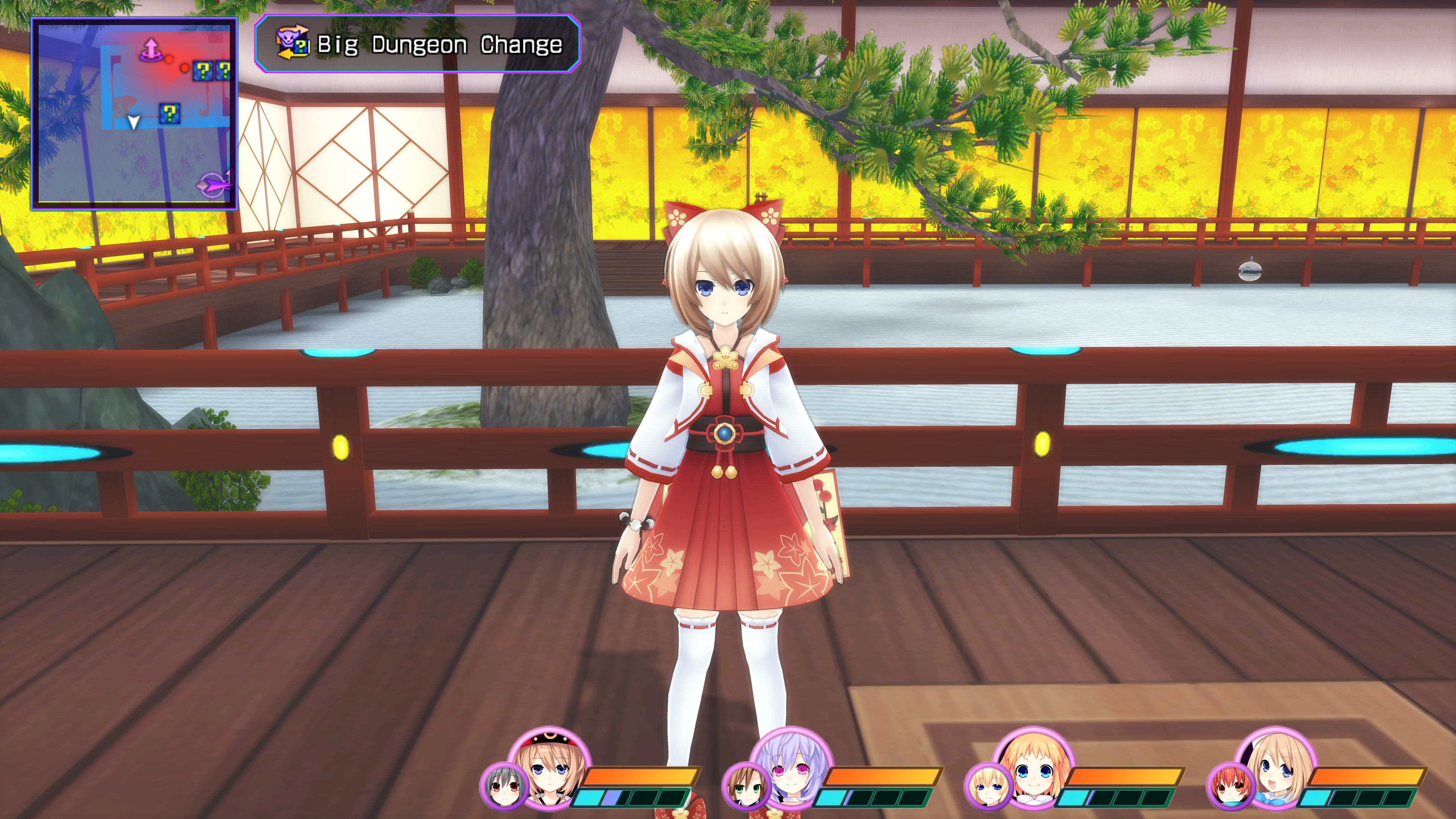Select the lone question block near player arrow

click(x=169, y=114)
